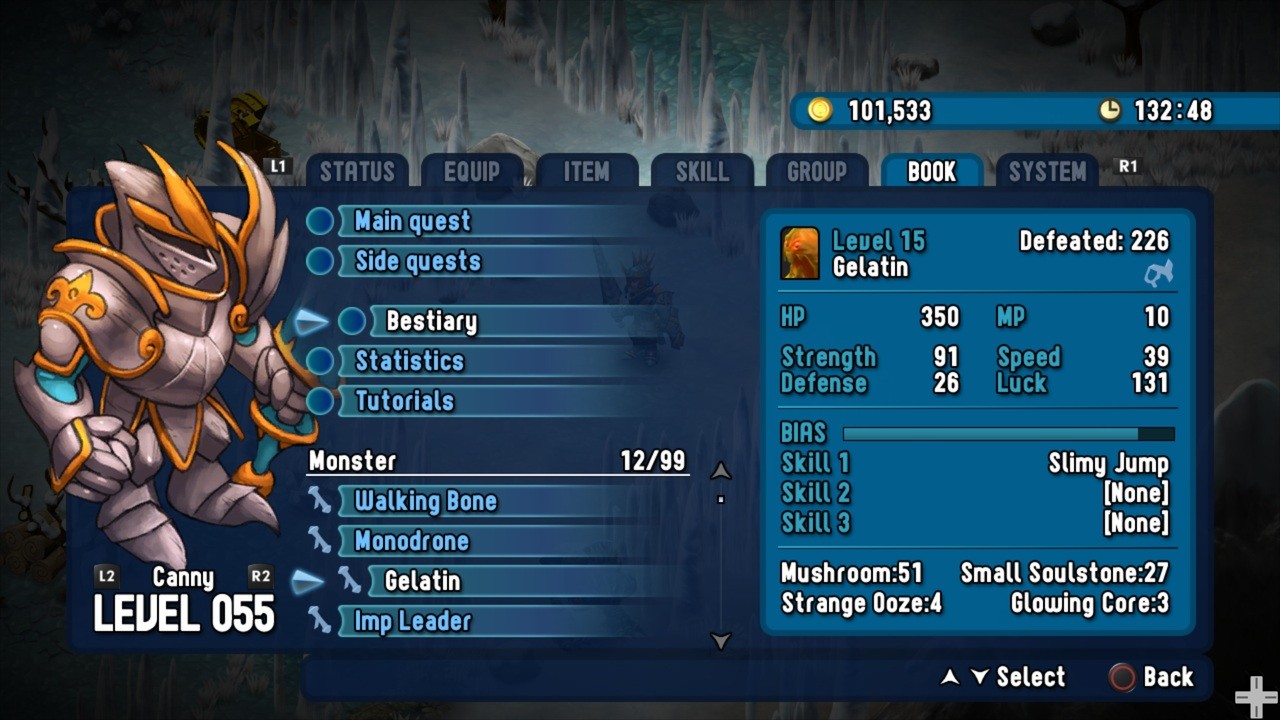Select Walking Bone in the monster list
The width and height of the screenshot is (1280, 720).
coord(425,501)
